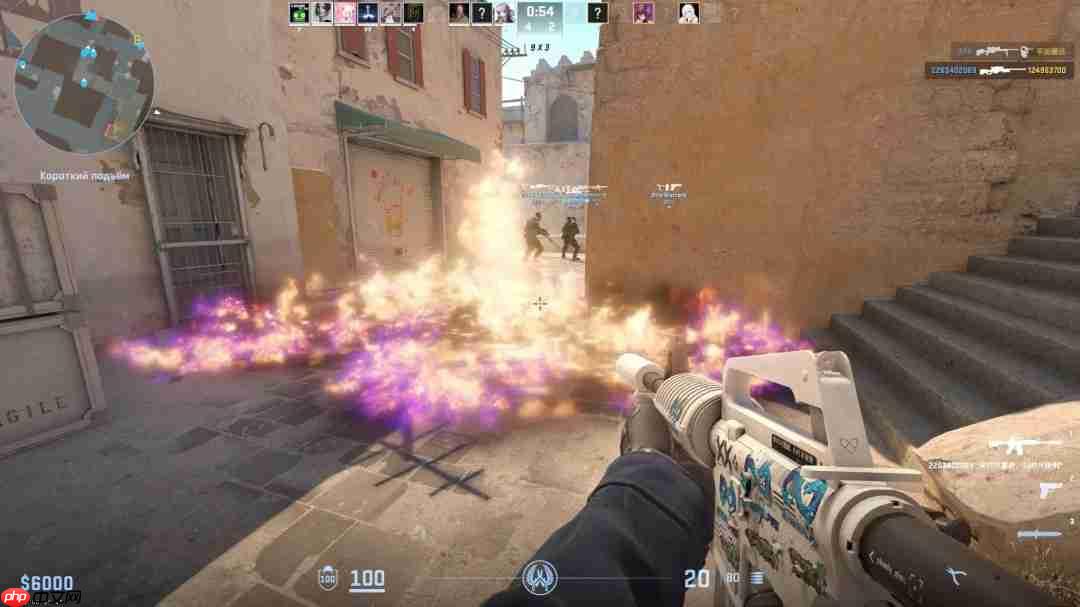Click the armor shield icon

coord(327,578)
